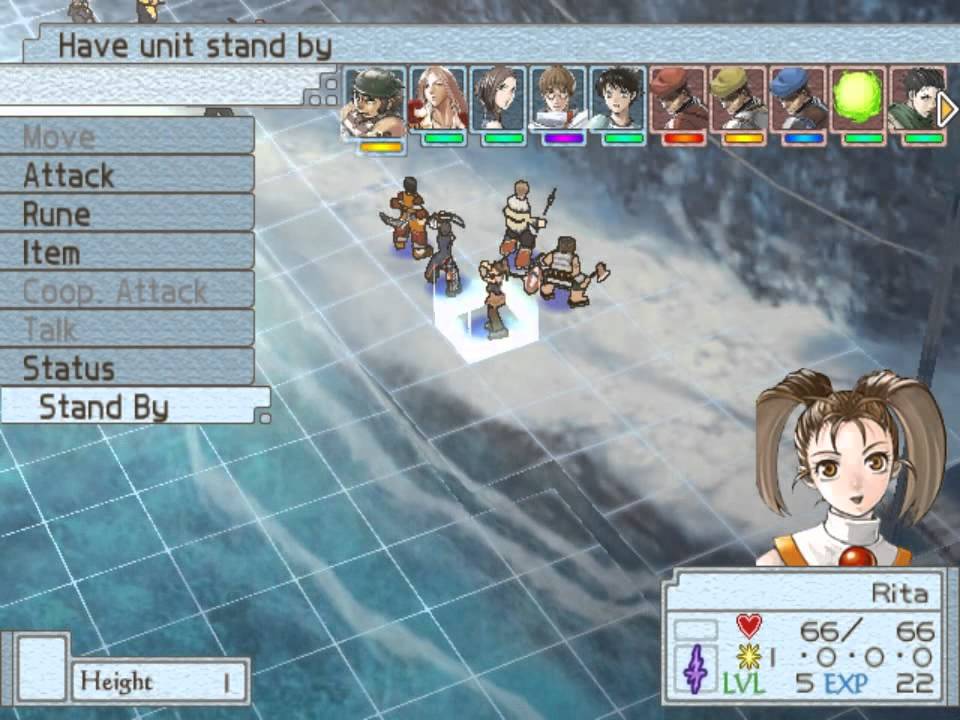Click the purple lightning rune icon
Screen dimensions: 960x720
click(x=696, y=669)
